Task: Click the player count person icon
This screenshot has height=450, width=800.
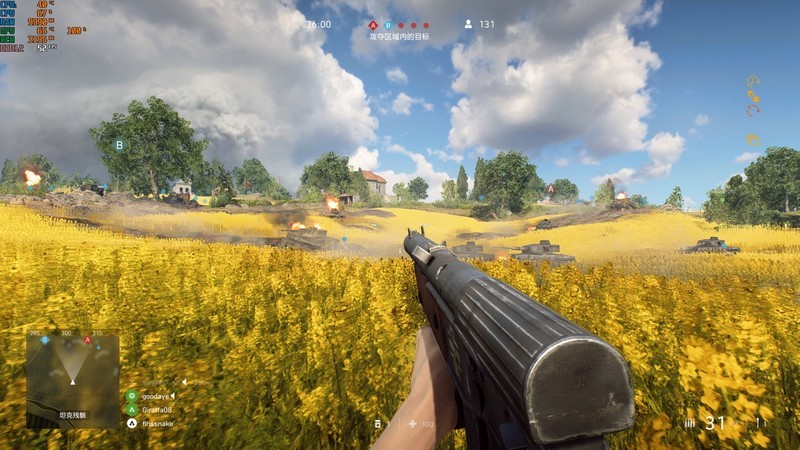Action: 468,24
